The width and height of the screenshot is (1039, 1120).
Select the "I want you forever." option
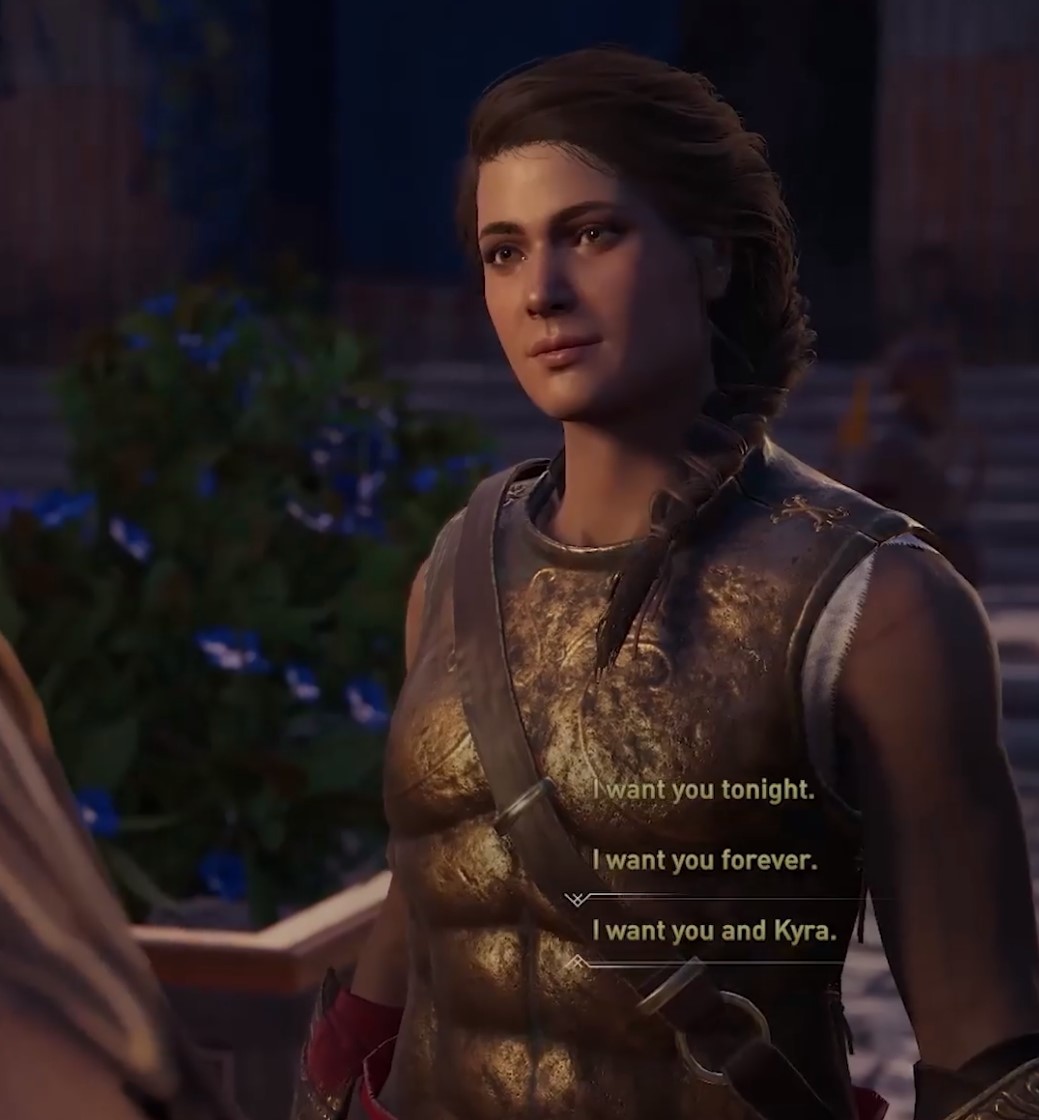click(x=704, y=860)
